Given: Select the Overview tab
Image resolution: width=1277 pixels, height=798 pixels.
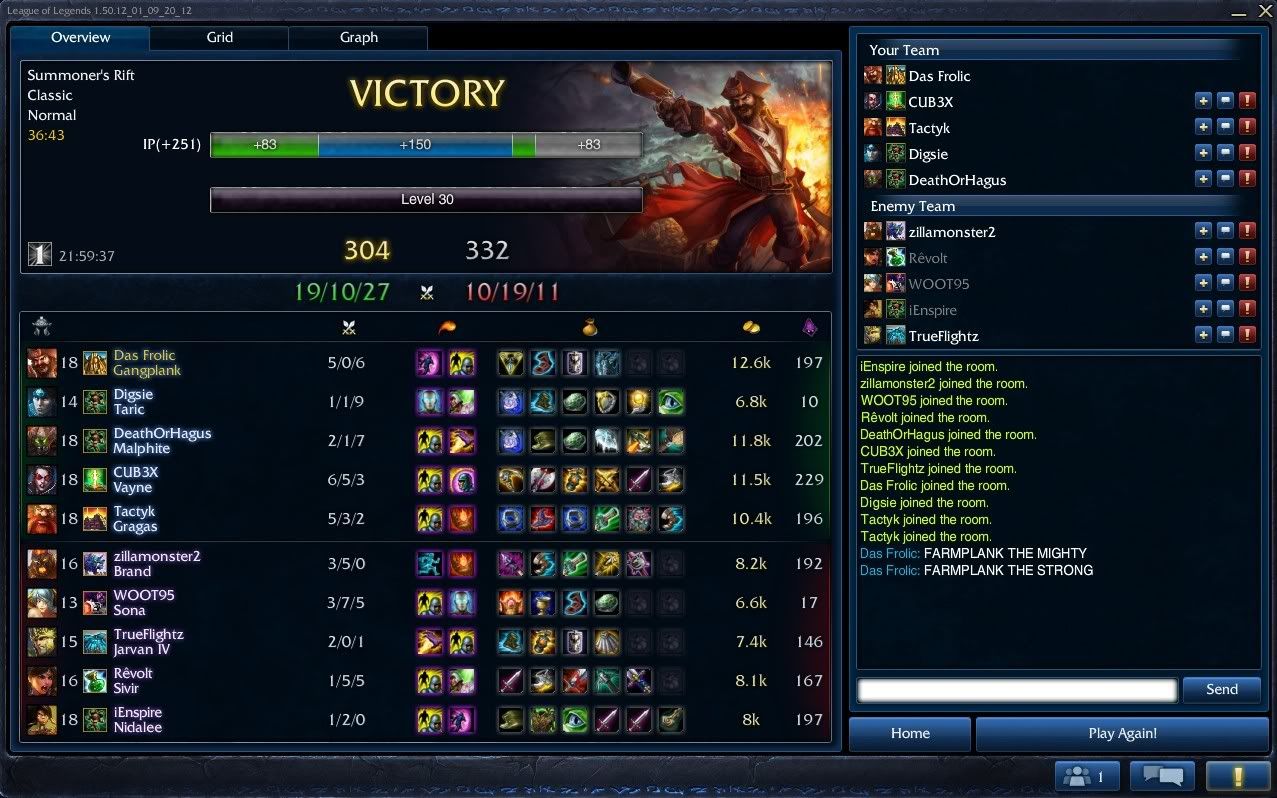Looking at the screenshot, I should click(81, 37).
